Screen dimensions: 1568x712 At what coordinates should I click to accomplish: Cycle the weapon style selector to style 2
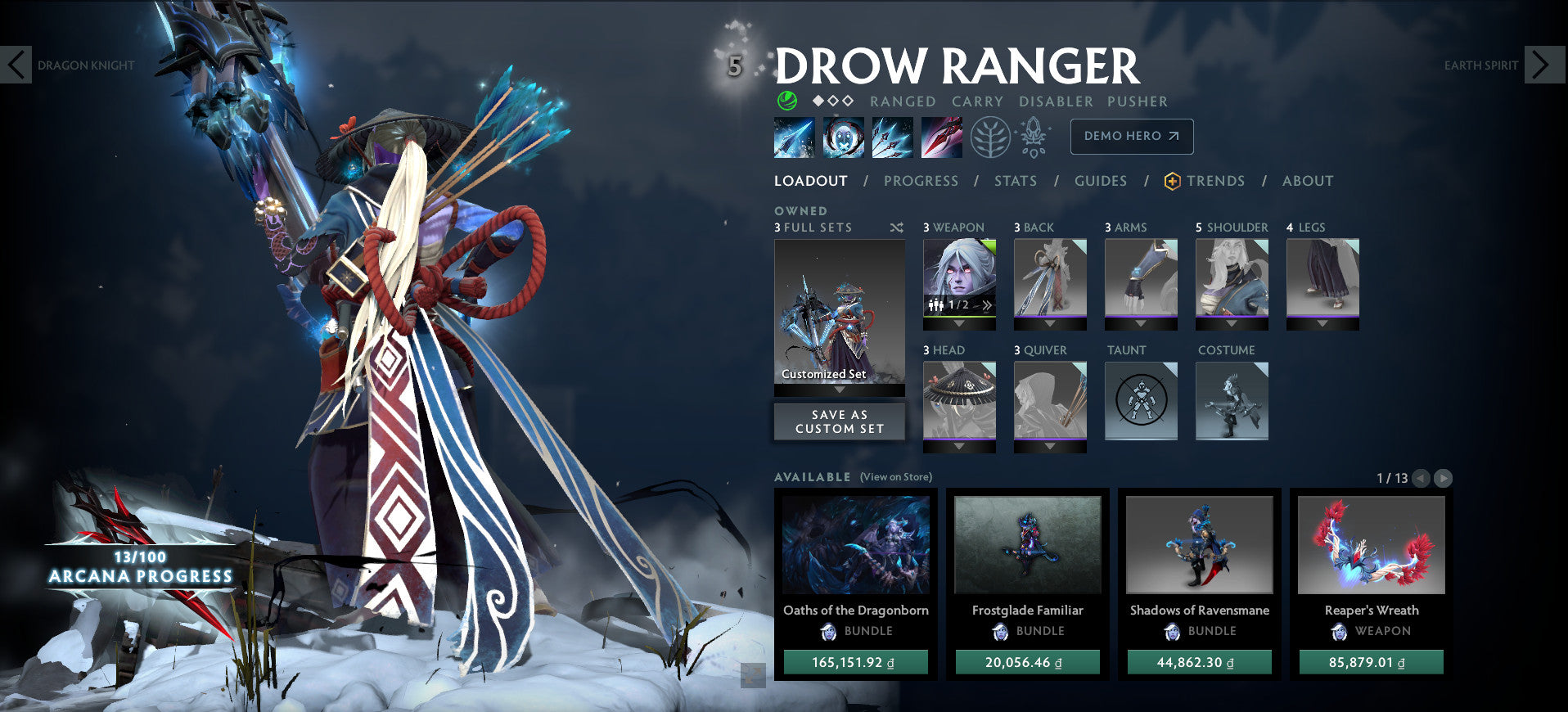point(986,303)
